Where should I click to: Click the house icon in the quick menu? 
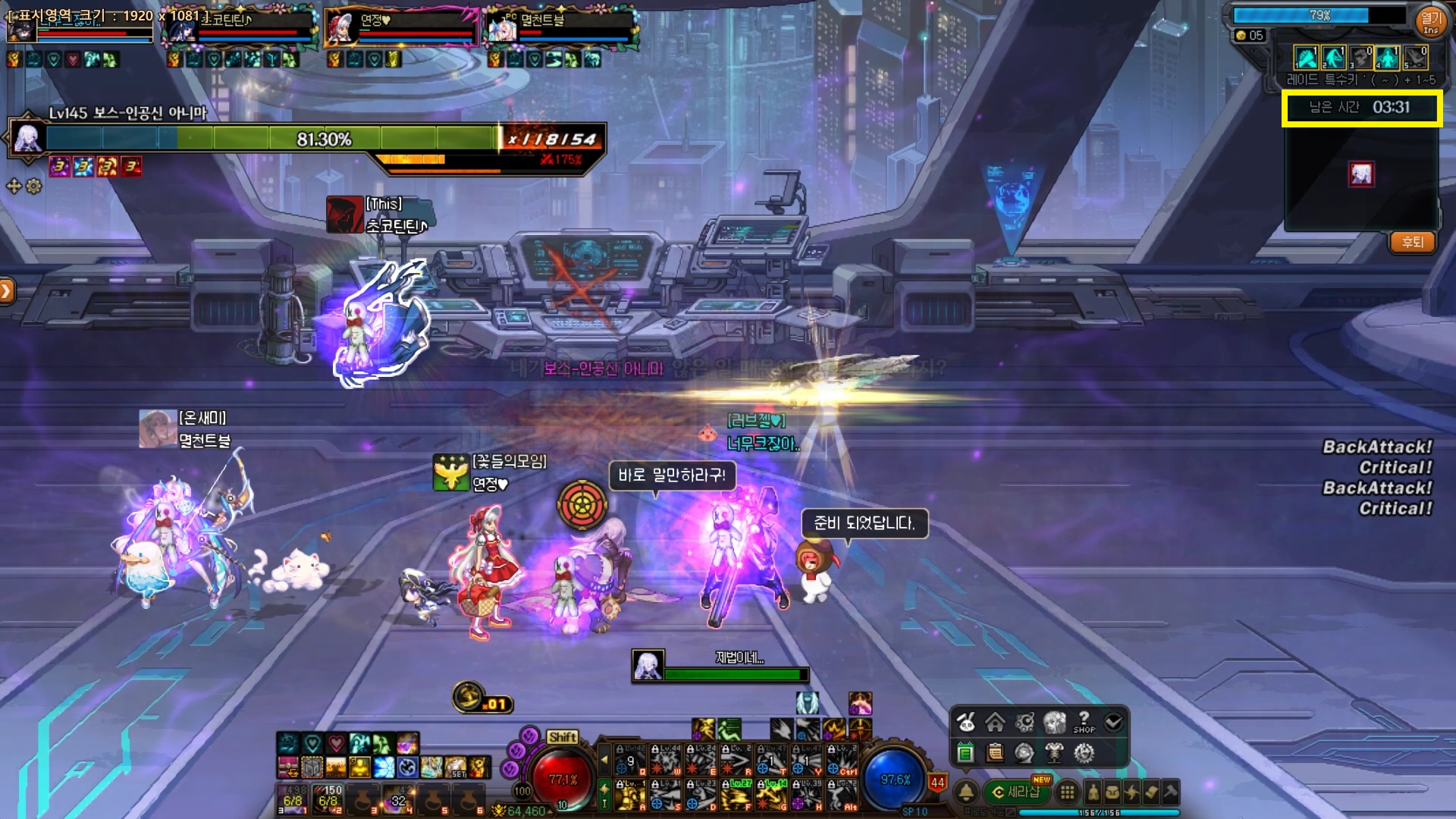(x=995, y=722)
